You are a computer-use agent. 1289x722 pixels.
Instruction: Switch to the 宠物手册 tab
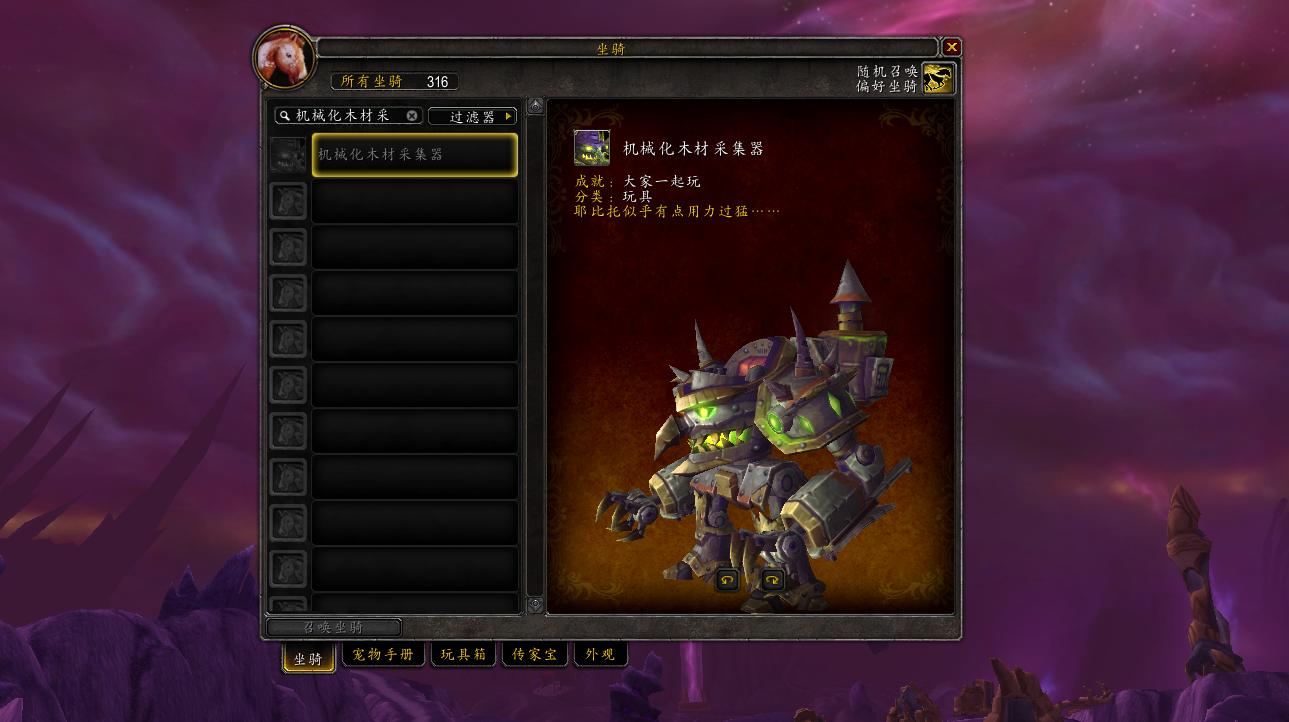click(x=383, y=654)
